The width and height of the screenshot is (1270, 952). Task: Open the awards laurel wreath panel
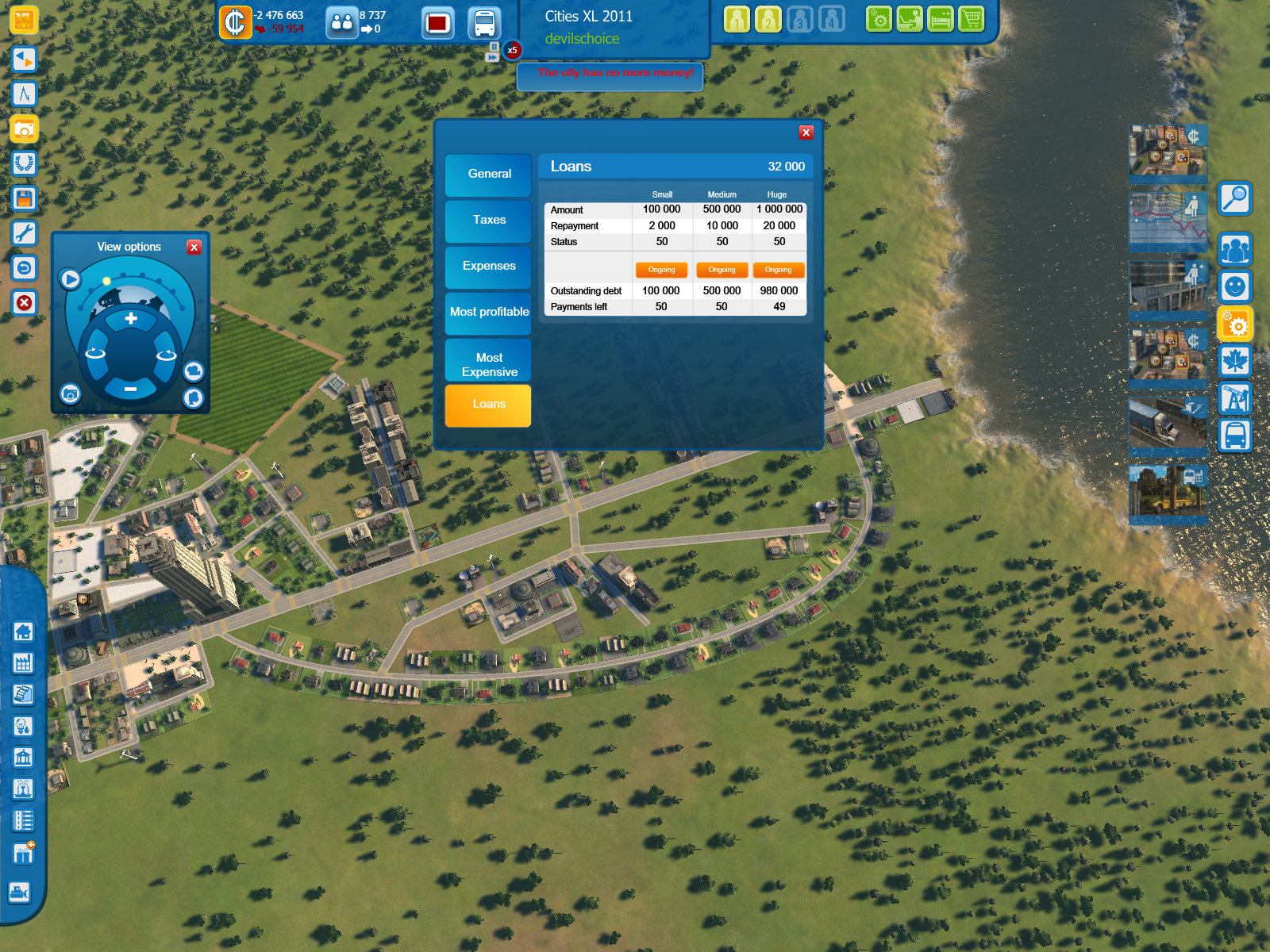pos(24,163)
